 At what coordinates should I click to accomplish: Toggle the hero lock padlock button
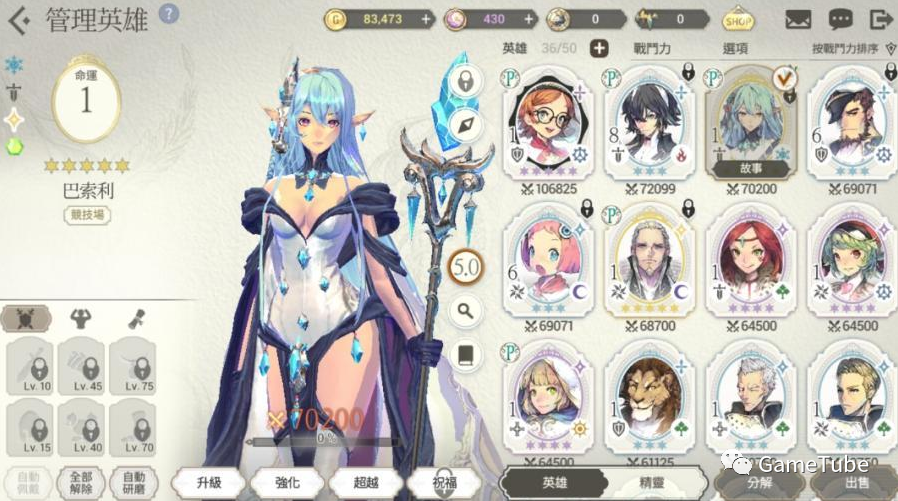466,80
